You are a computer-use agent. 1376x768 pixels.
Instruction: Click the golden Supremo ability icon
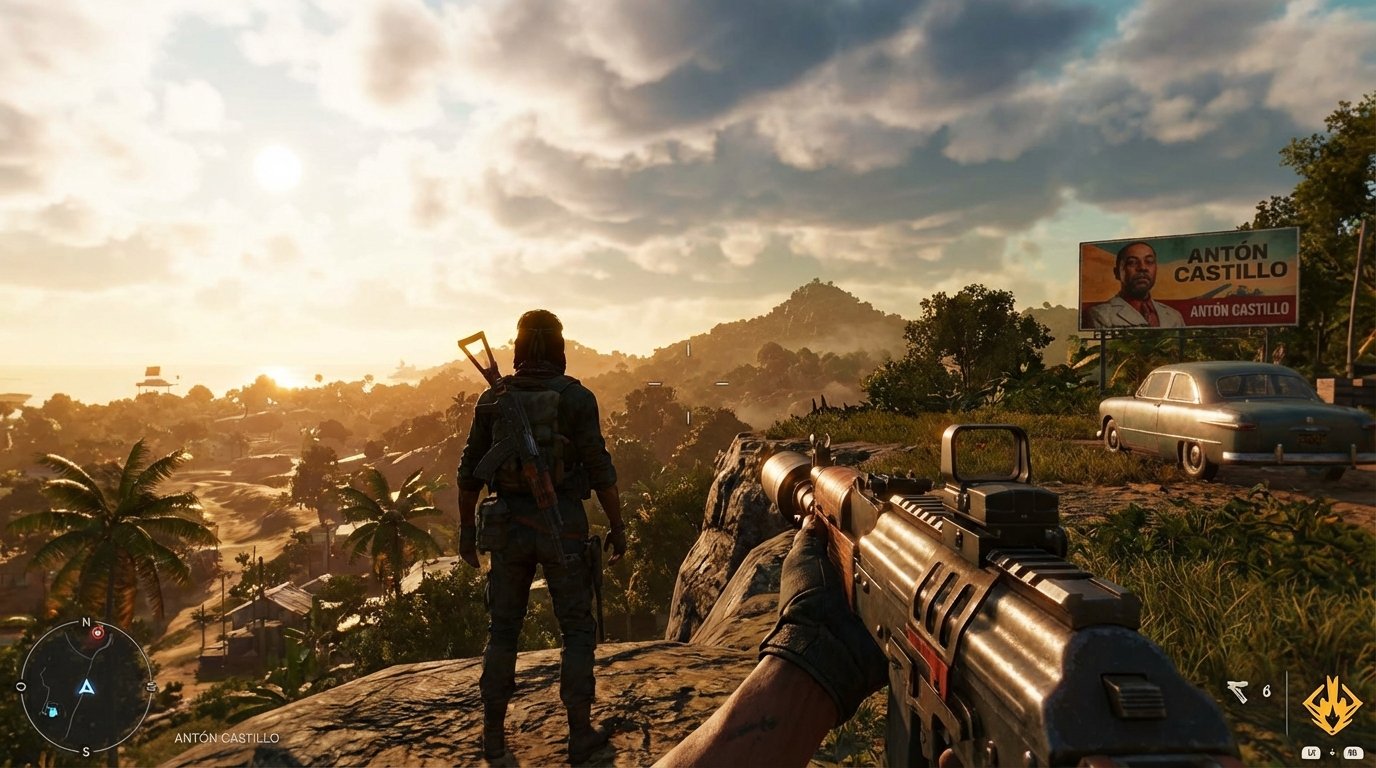click(1332, 703)
